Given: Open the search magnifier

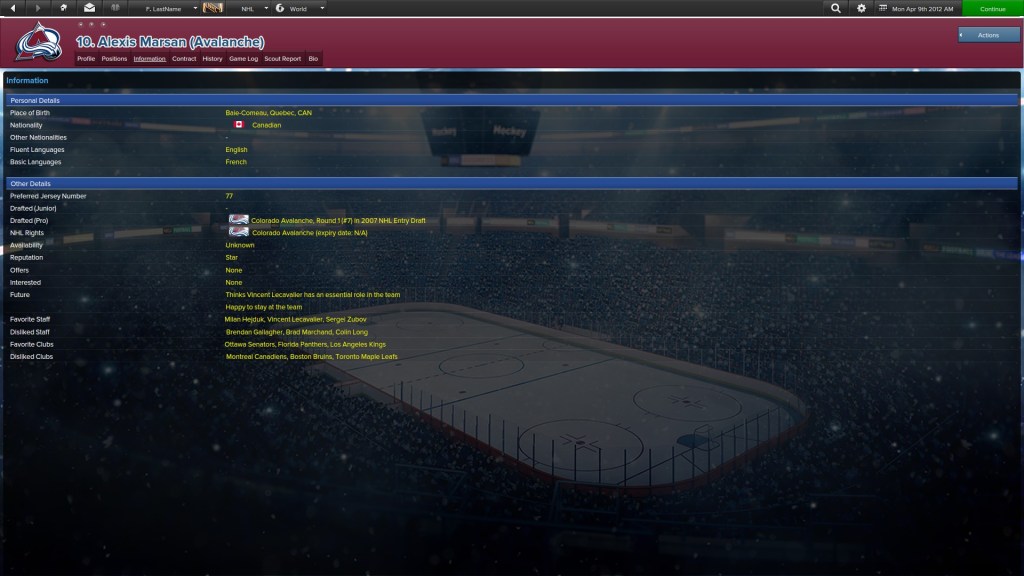Looking at the screenshot, I should (x=836, y=8).
